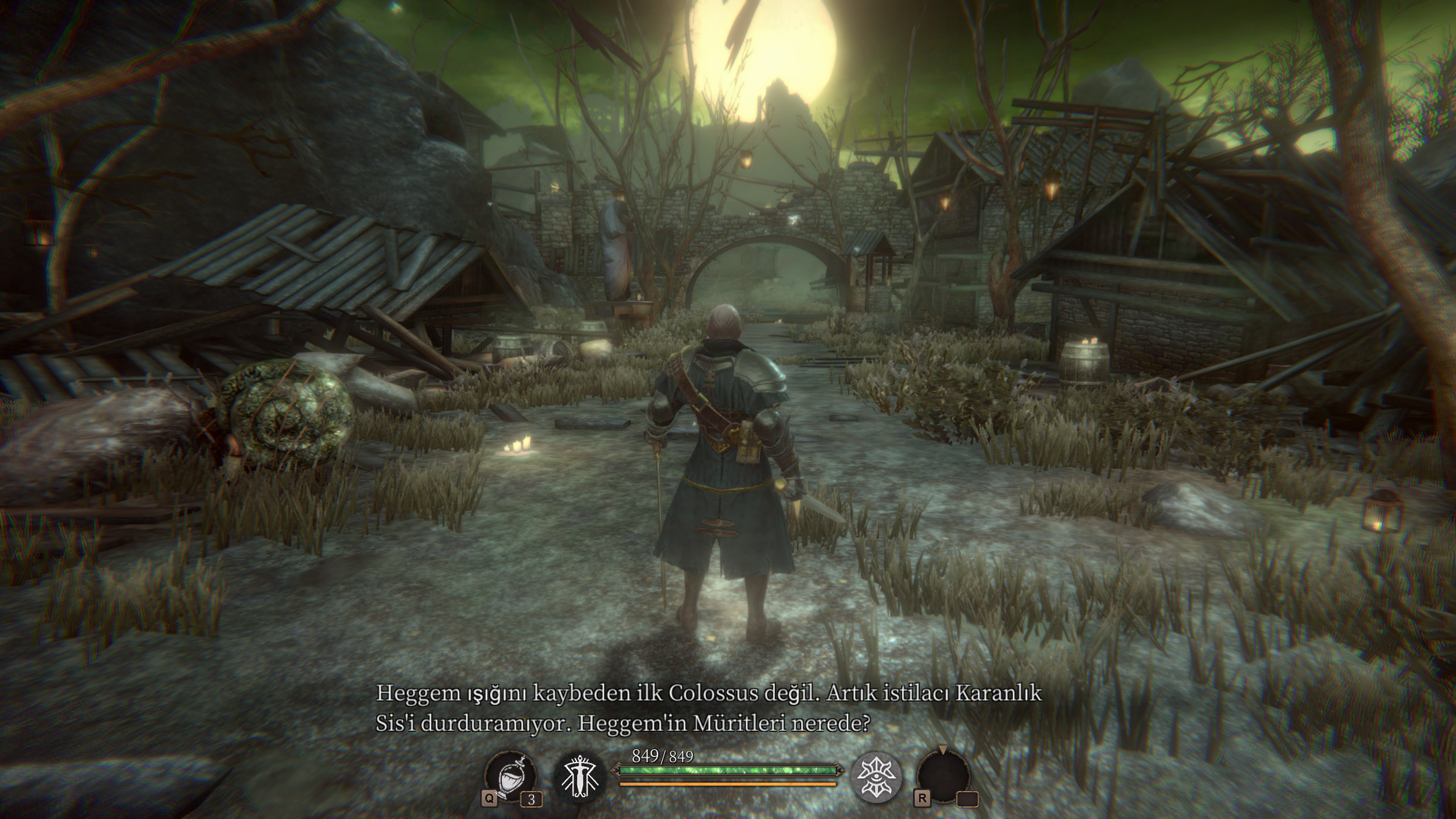Select the sword emblem icon
Viewport: 1456px width, 819px height.
(x=580, y=777)
